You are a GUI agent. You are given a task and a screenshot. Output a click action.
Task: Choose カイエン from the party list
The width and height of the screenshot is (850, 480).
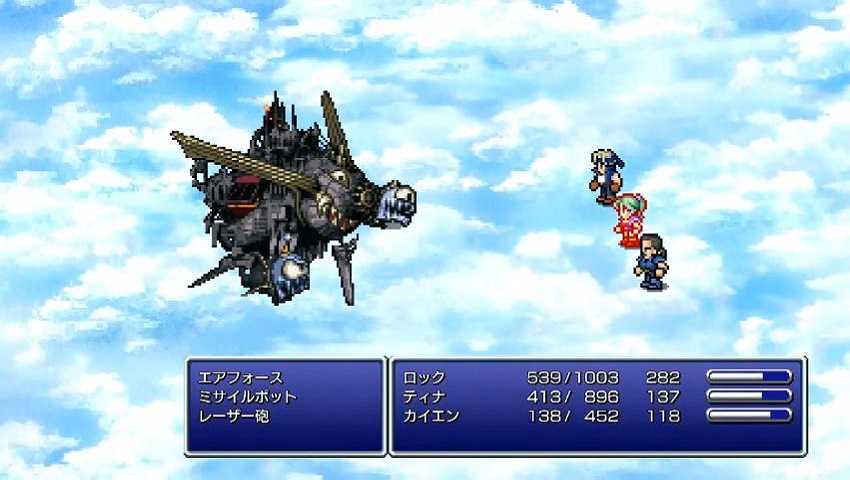pos(431,416)
